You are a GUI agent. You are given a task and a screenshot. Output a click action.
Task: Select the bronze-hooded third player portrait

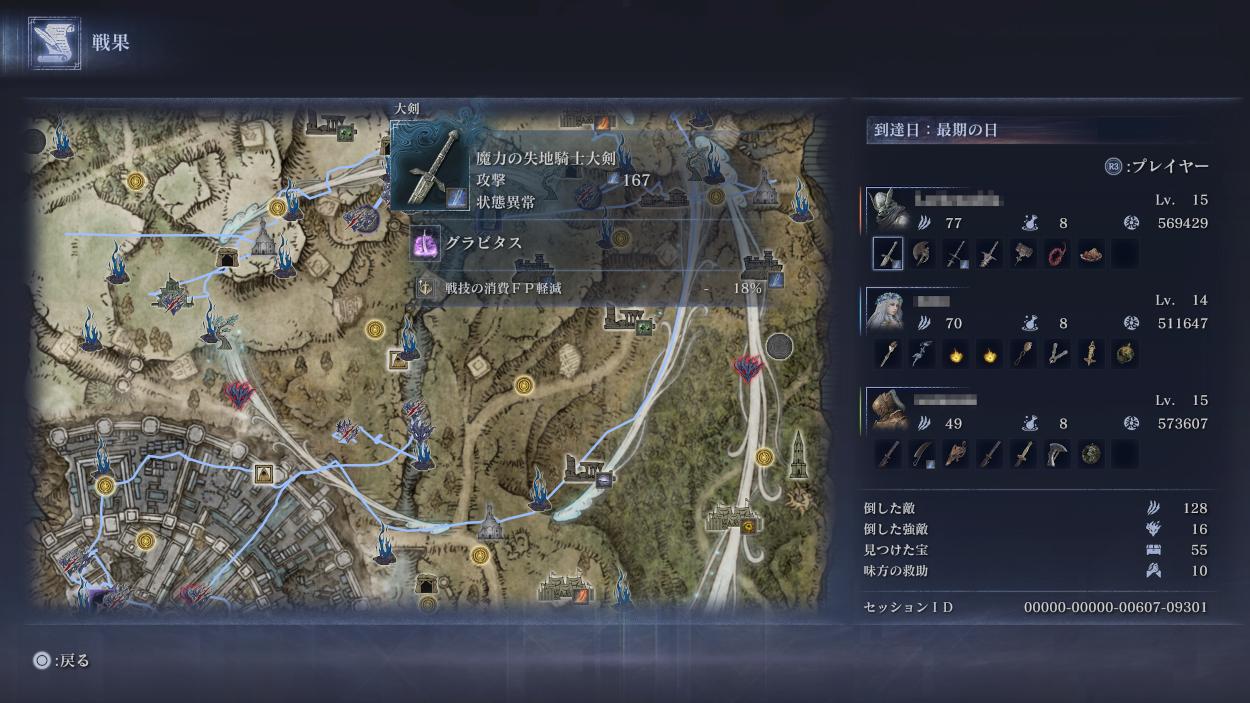(x=885, y=408)
